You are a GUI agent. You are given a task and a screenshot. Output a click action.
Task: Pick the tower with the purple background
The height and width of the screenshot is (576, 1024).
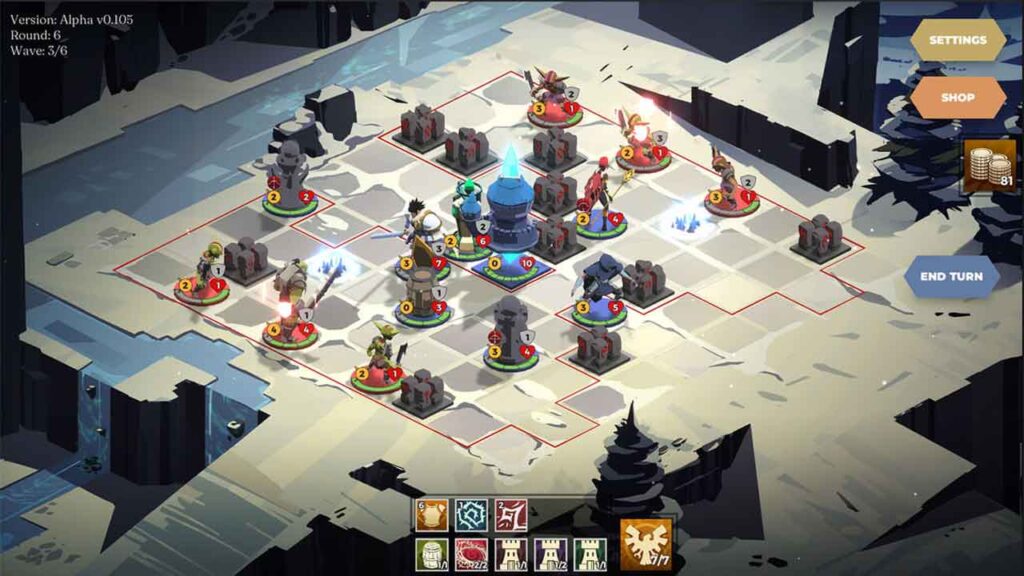click(x=550, y=555)
